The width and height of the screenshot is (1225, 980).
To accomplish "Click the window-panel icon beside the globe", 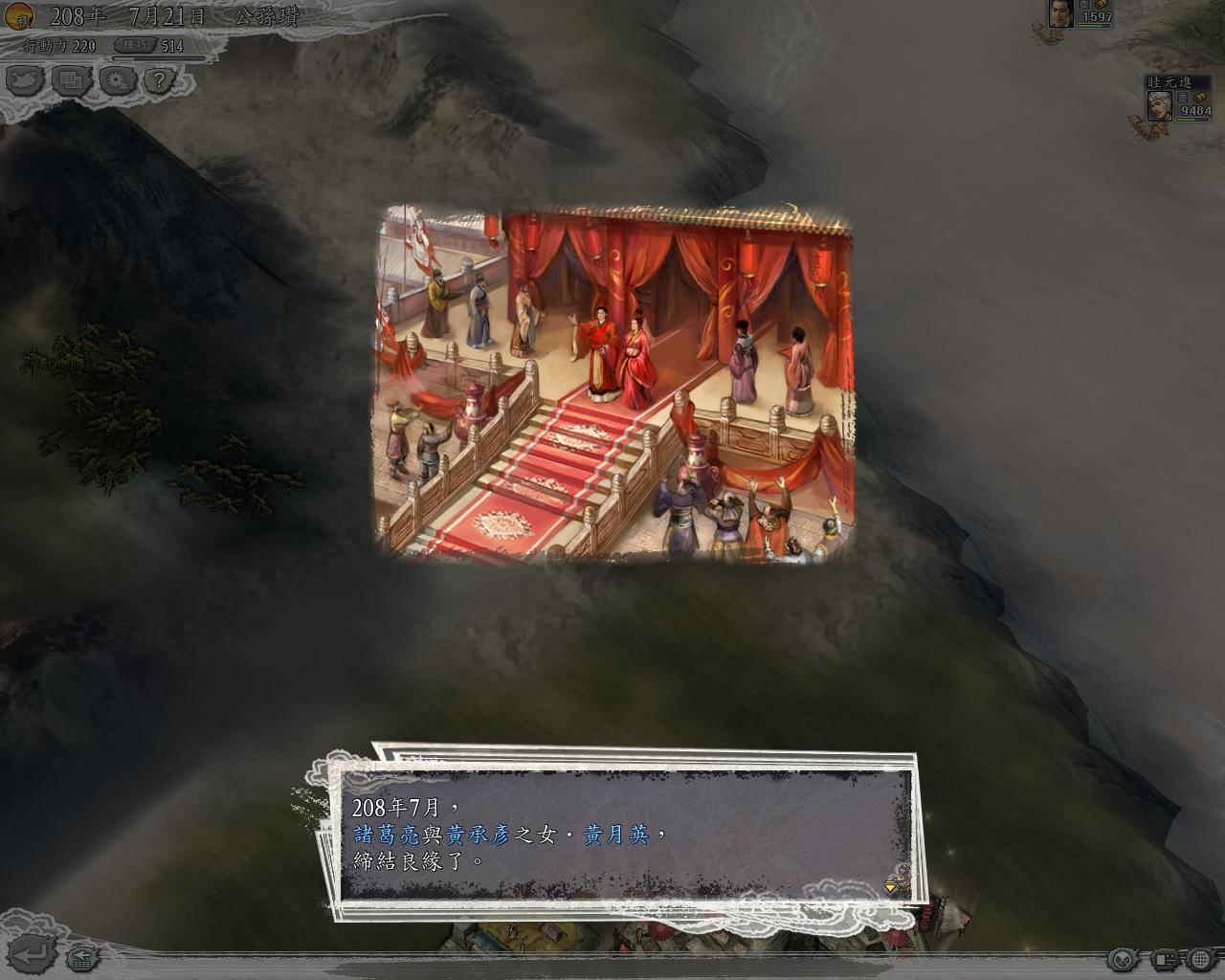I will [1164, 959].
